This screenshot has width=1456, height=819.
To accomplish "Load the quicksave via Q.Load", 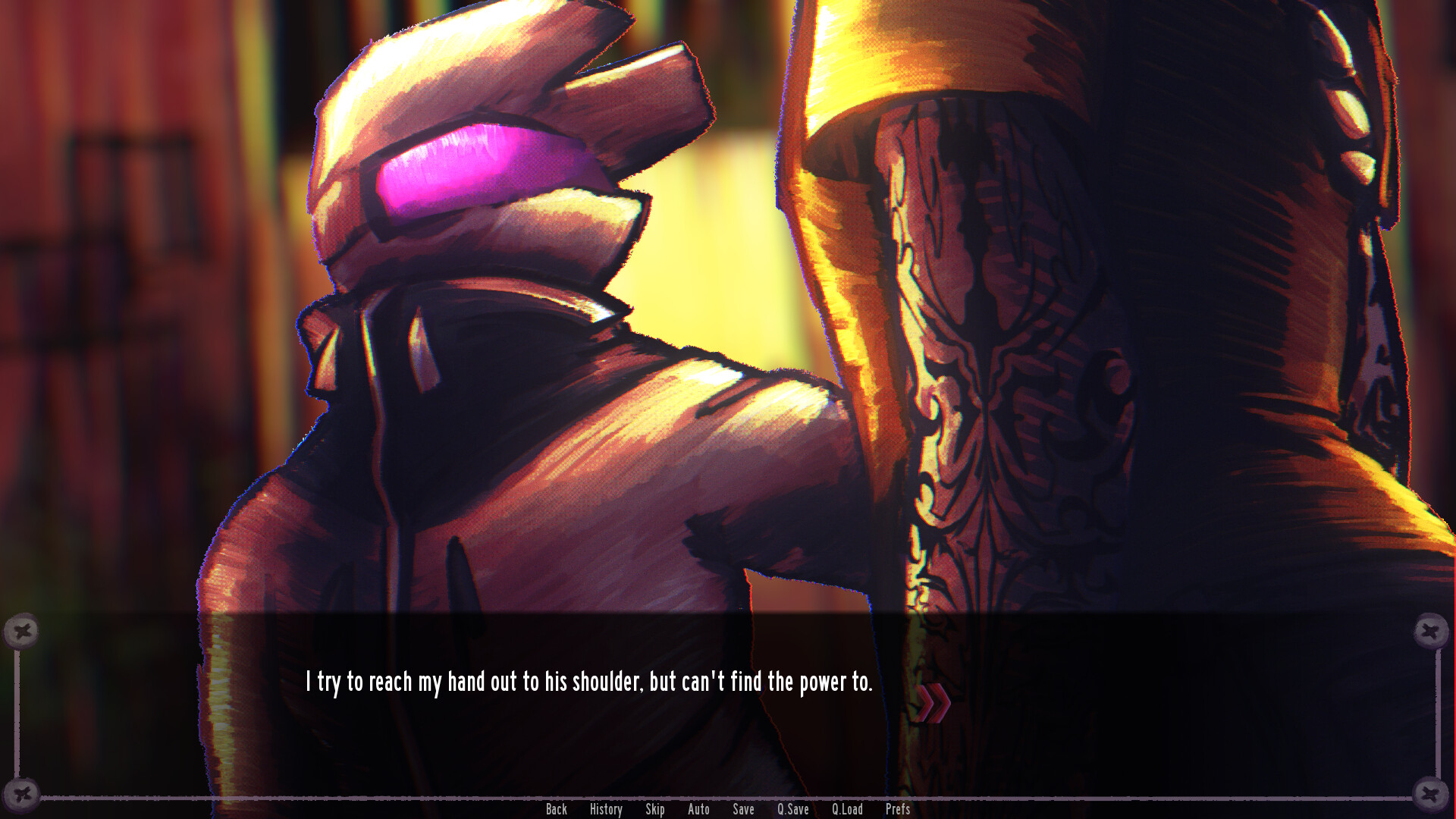I will [x=847, y=809].
